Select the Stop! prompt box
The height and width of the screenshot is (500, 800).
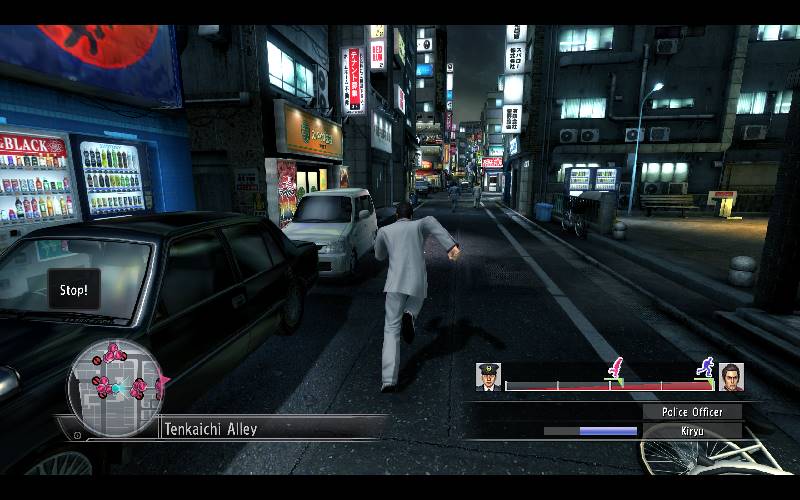(x=74, y=290)
